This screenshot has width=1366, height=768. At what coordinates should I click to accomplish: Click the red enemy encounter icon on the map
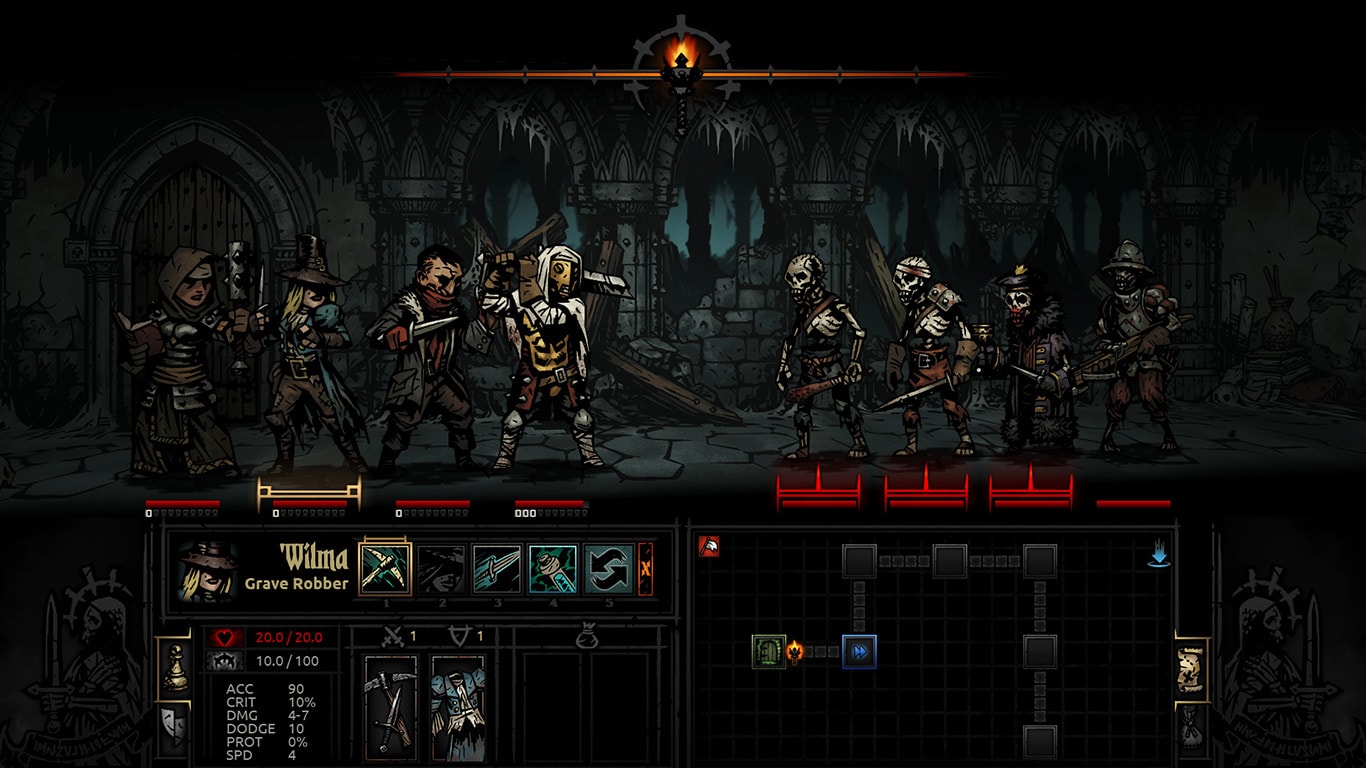[x=710, y=547]
